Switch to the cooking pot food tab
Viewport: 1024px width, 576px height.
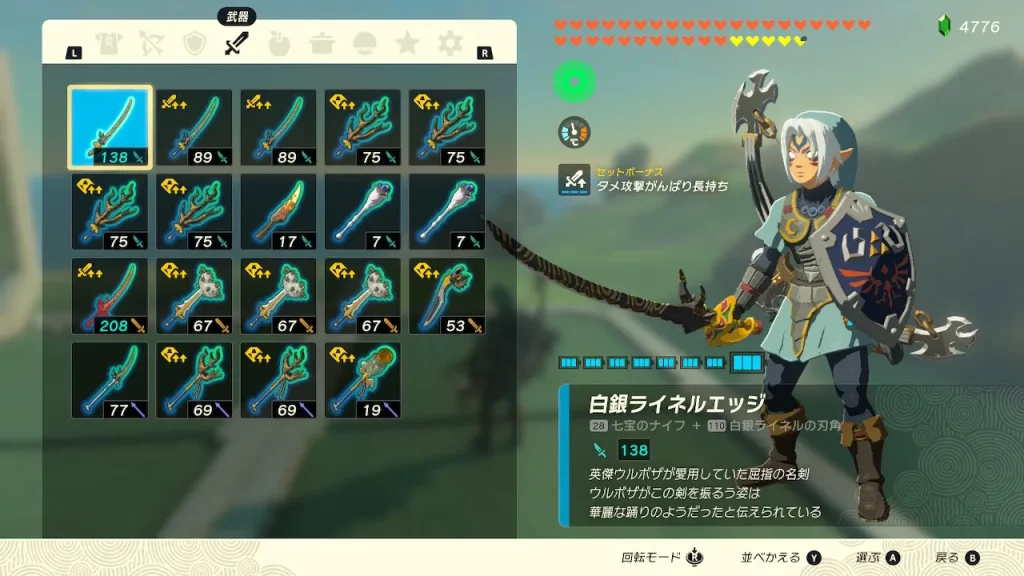coord(322,44)
